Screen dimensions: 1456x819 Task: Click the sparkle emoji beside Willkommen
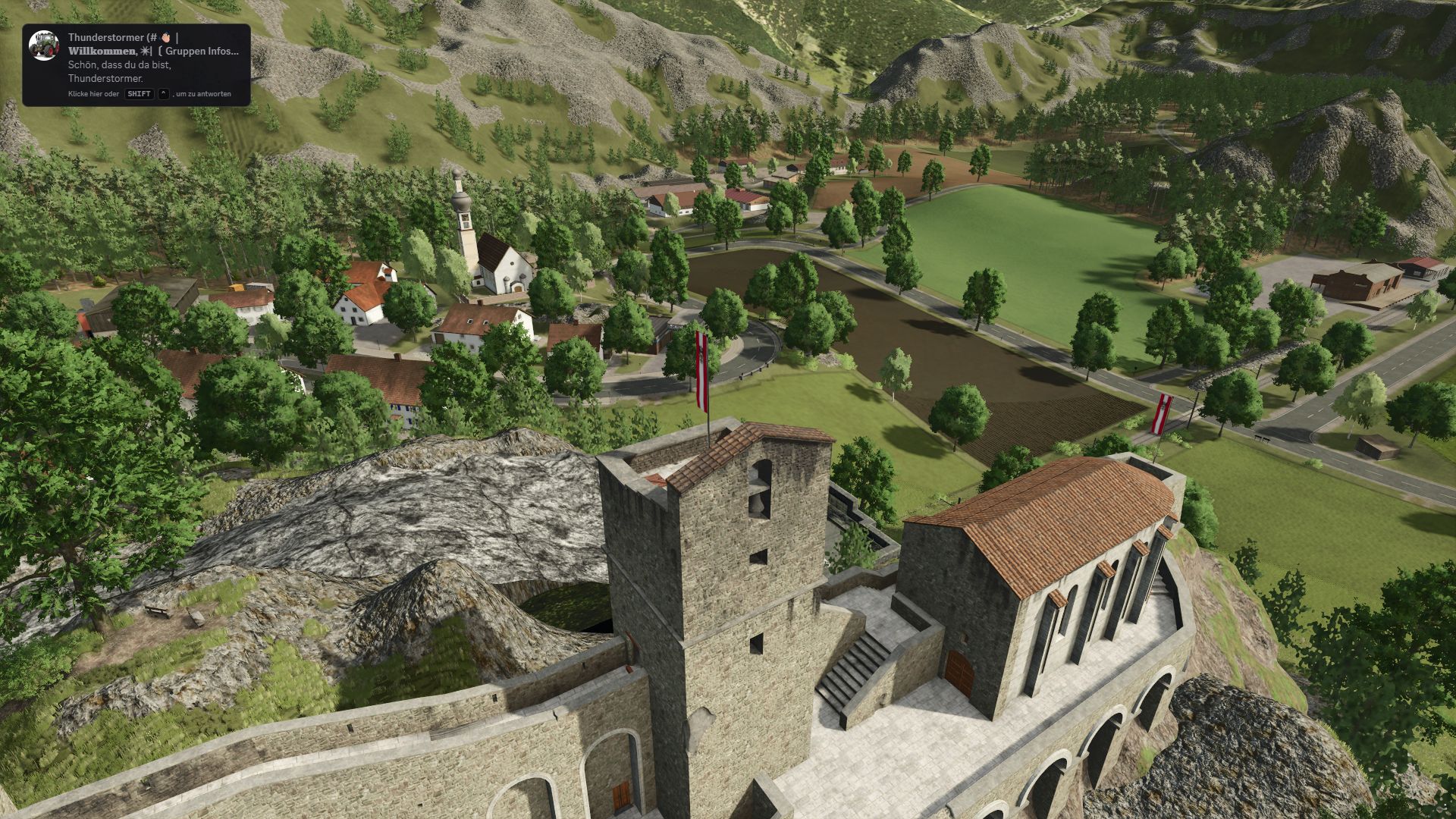coord(146,51)
